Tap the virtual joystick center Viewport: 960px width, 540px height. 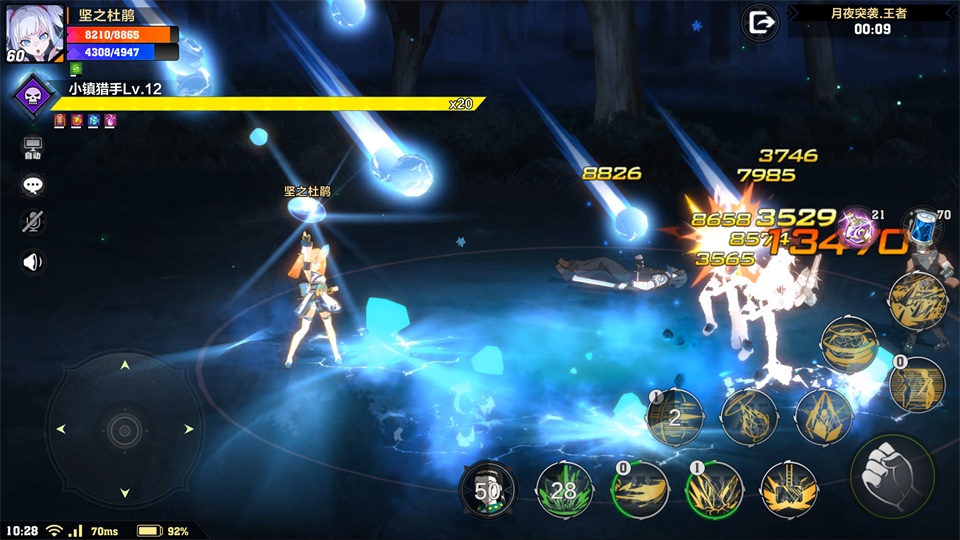125,429
